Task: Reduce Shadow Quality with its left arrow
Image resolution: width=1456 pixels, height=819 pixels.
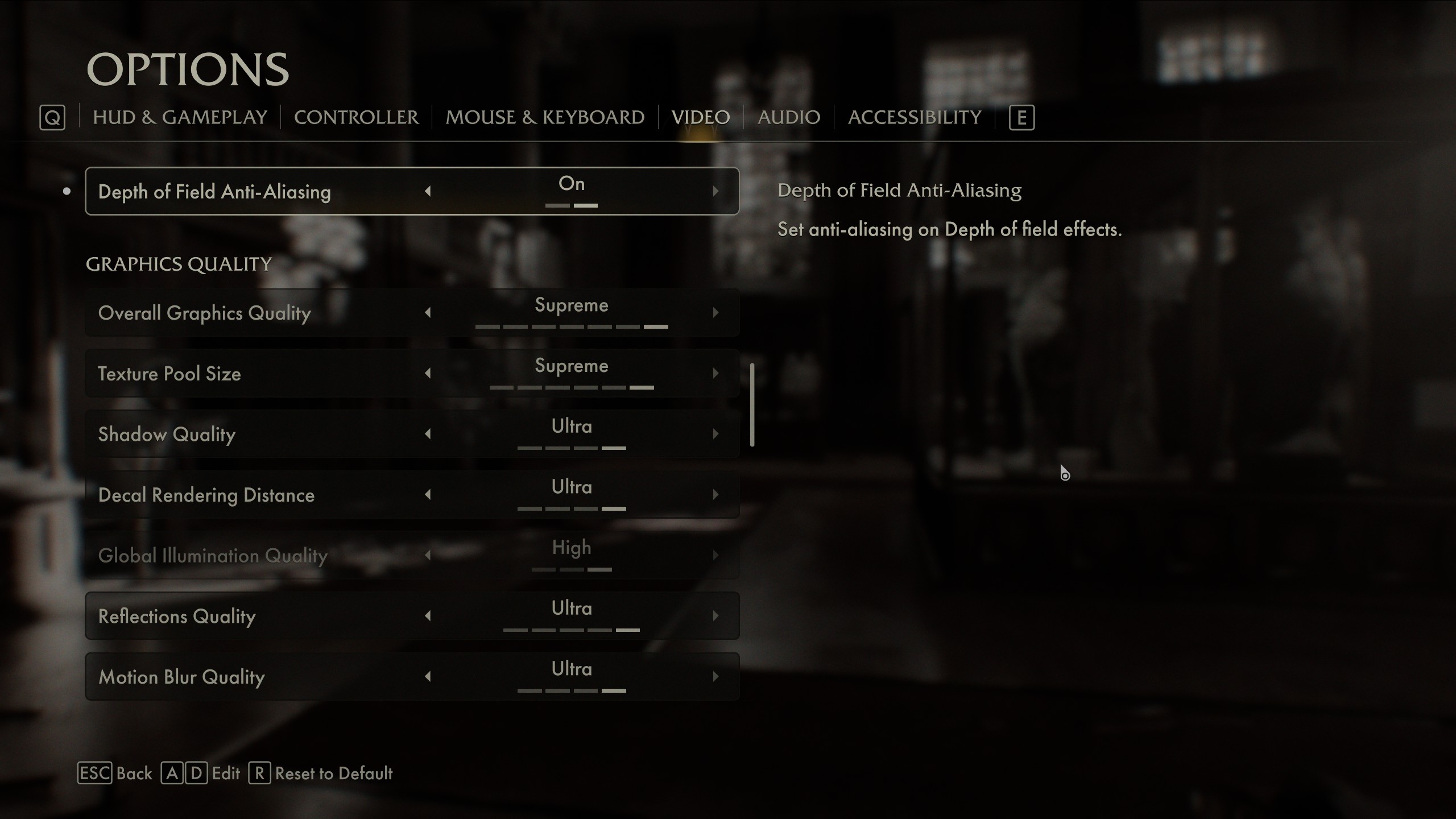Action: pyautogui.click(x=428, y=435)
